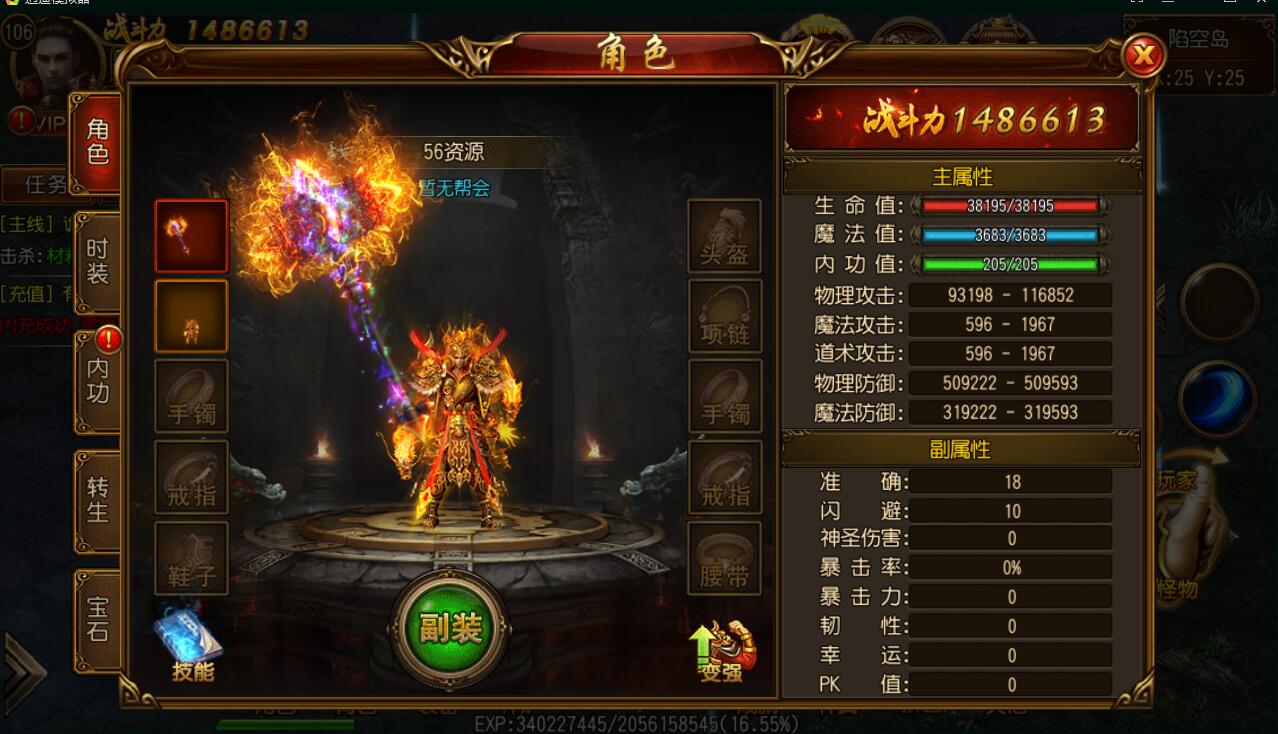Open the 内功 tab
The image size is (1278, 734).
pyautogui.click(x=98, y=381)
